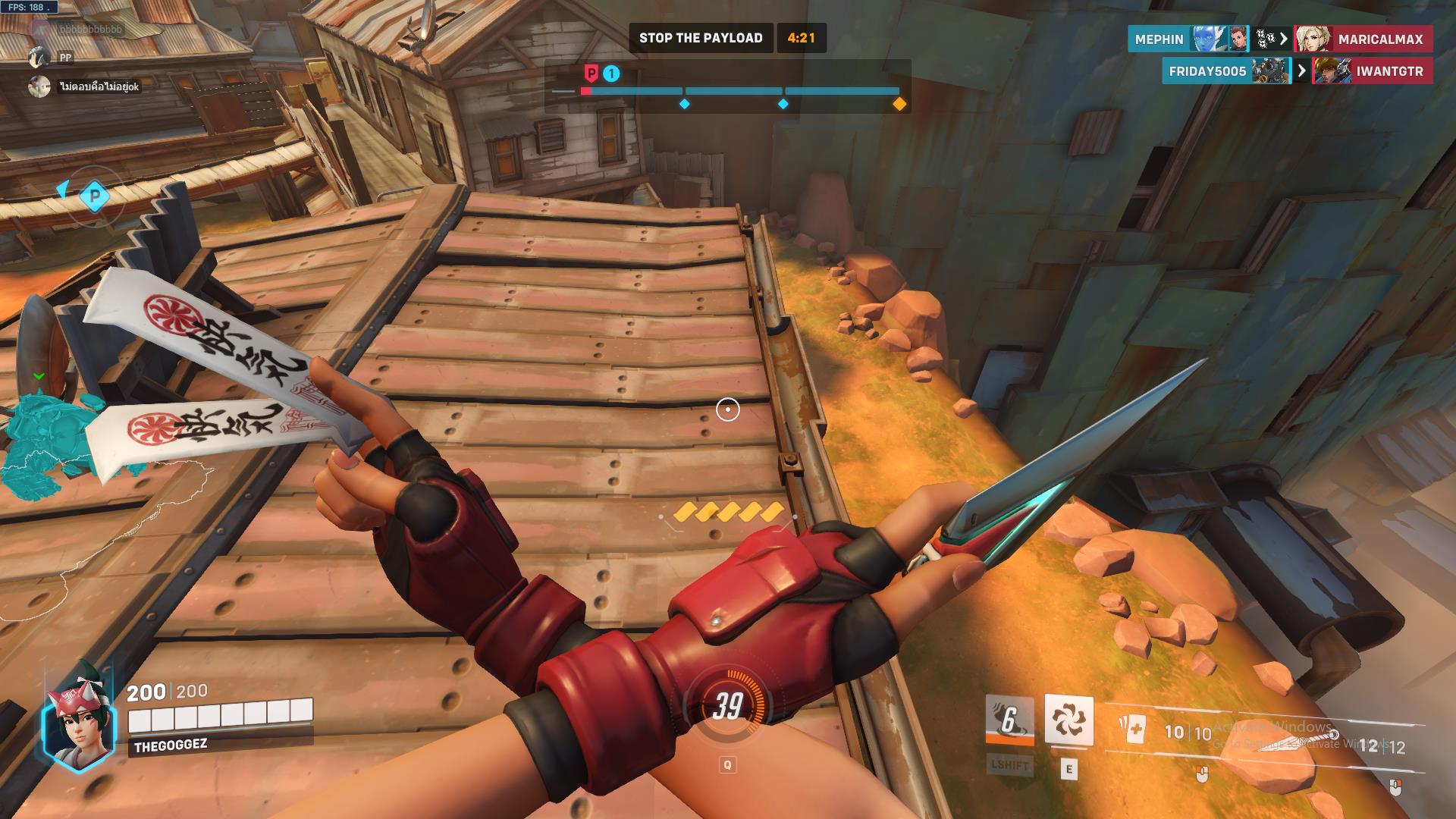This screenshot has height=819, width=1456.
Task: Select IWANTGTR's name in the kill feed
Action: click(1389, 71)
